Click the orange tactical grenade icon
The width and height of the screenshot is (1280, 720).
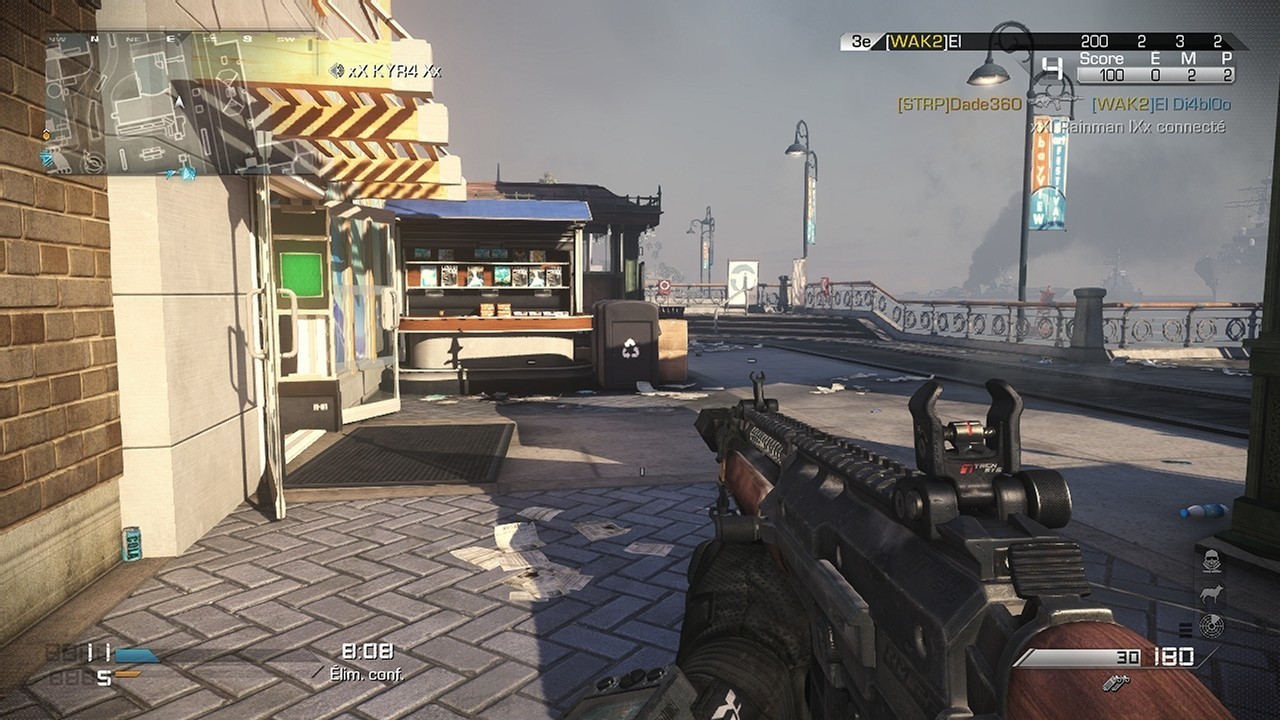(x=128, y=674)
